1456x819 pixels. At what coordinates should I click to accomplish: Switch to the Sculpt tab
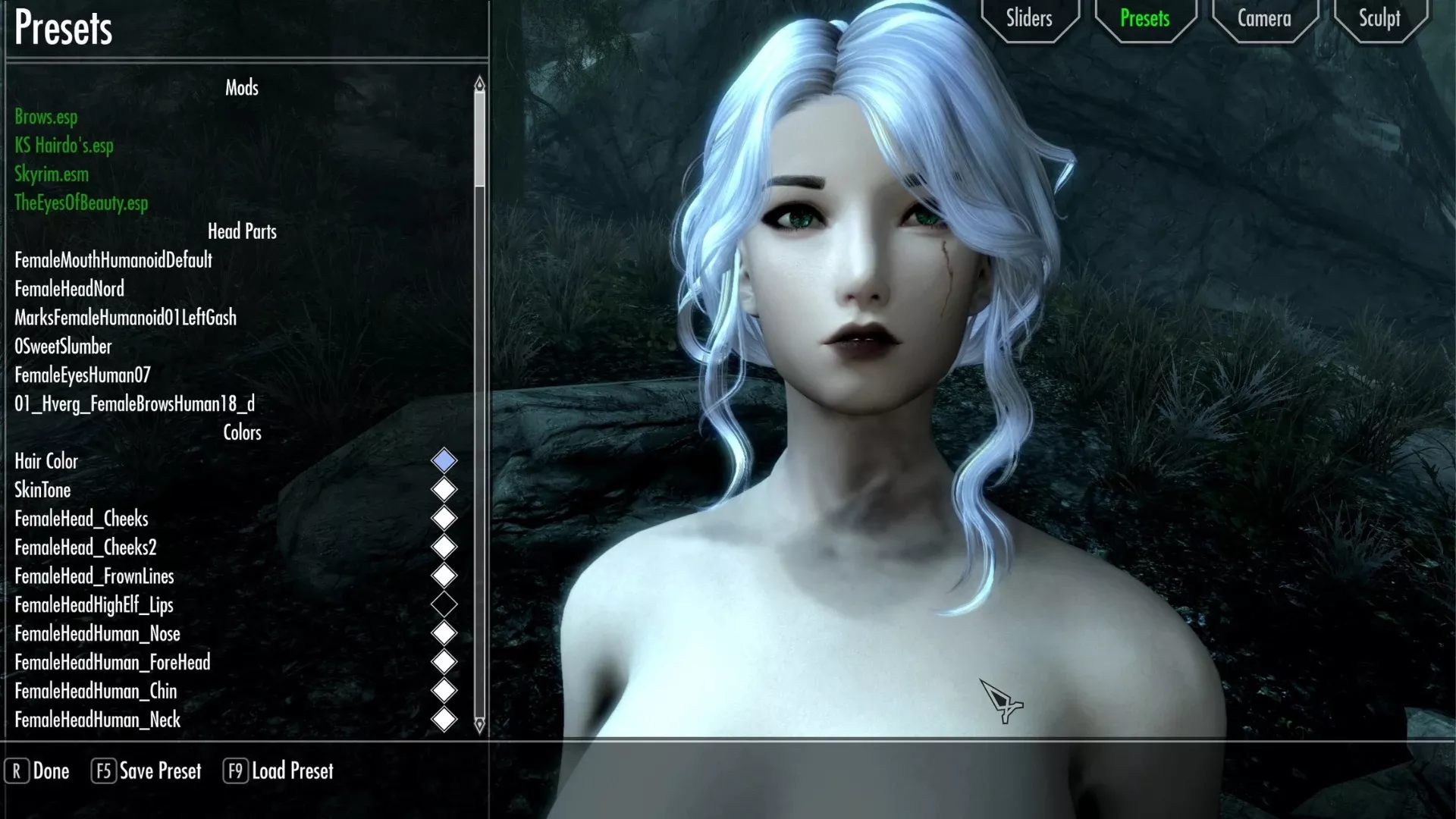pos(1379,18)
